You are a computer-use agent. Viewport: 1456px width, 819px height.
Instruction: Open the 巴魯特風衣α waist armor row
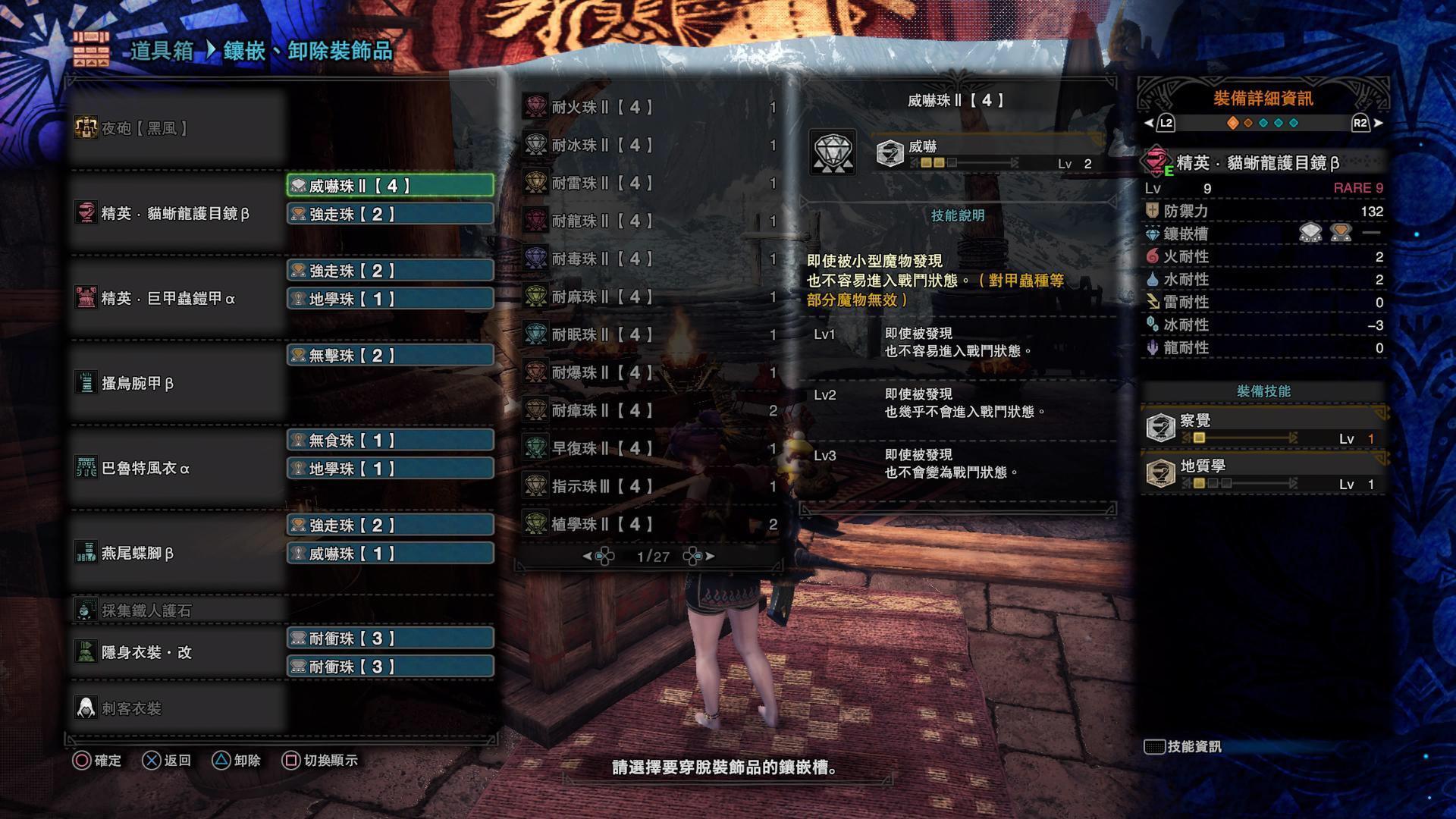click(x=176, y=468)
